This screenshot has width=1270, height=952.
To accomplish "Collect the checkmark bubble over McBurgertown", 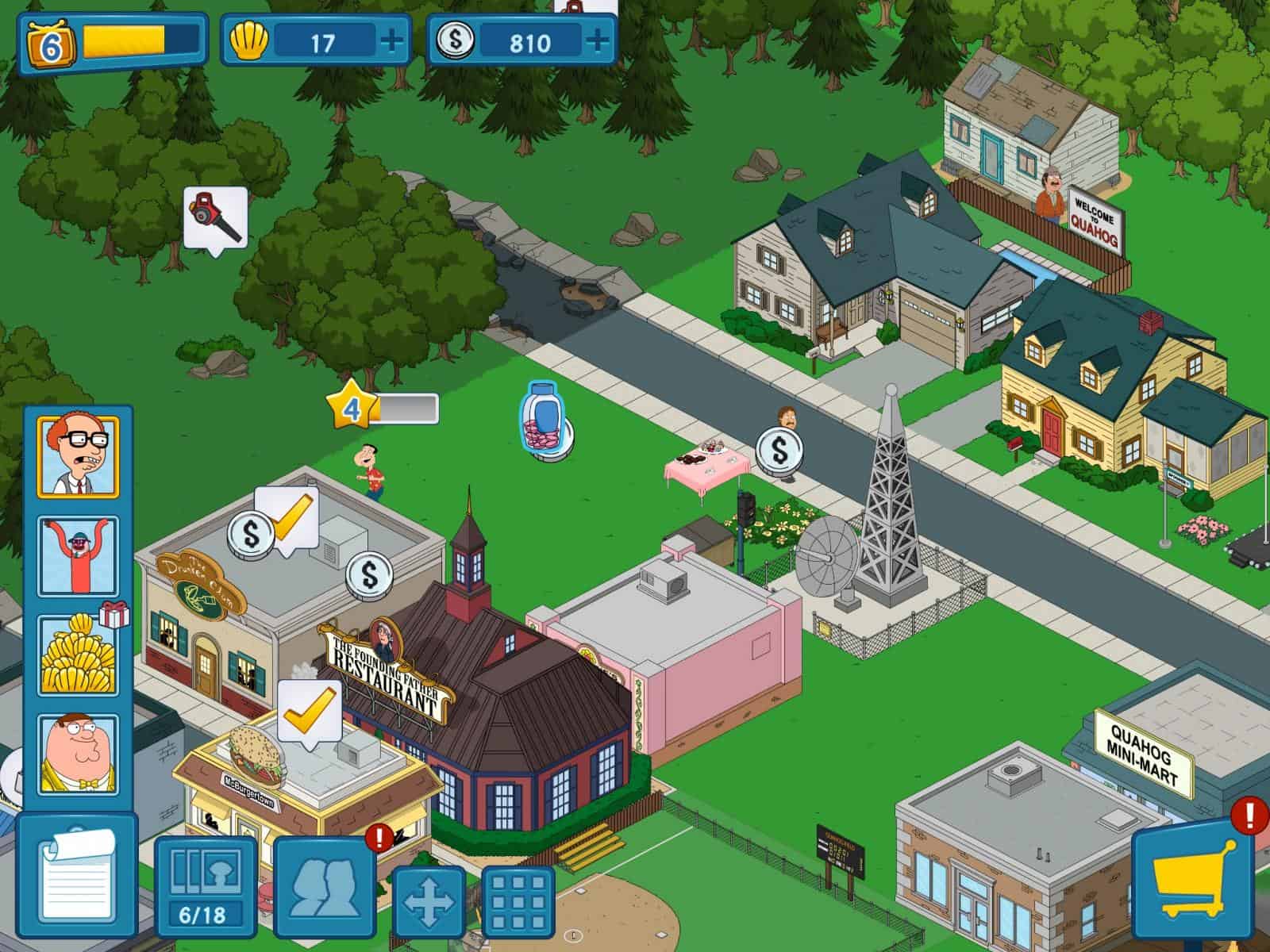I will [310, 712].
